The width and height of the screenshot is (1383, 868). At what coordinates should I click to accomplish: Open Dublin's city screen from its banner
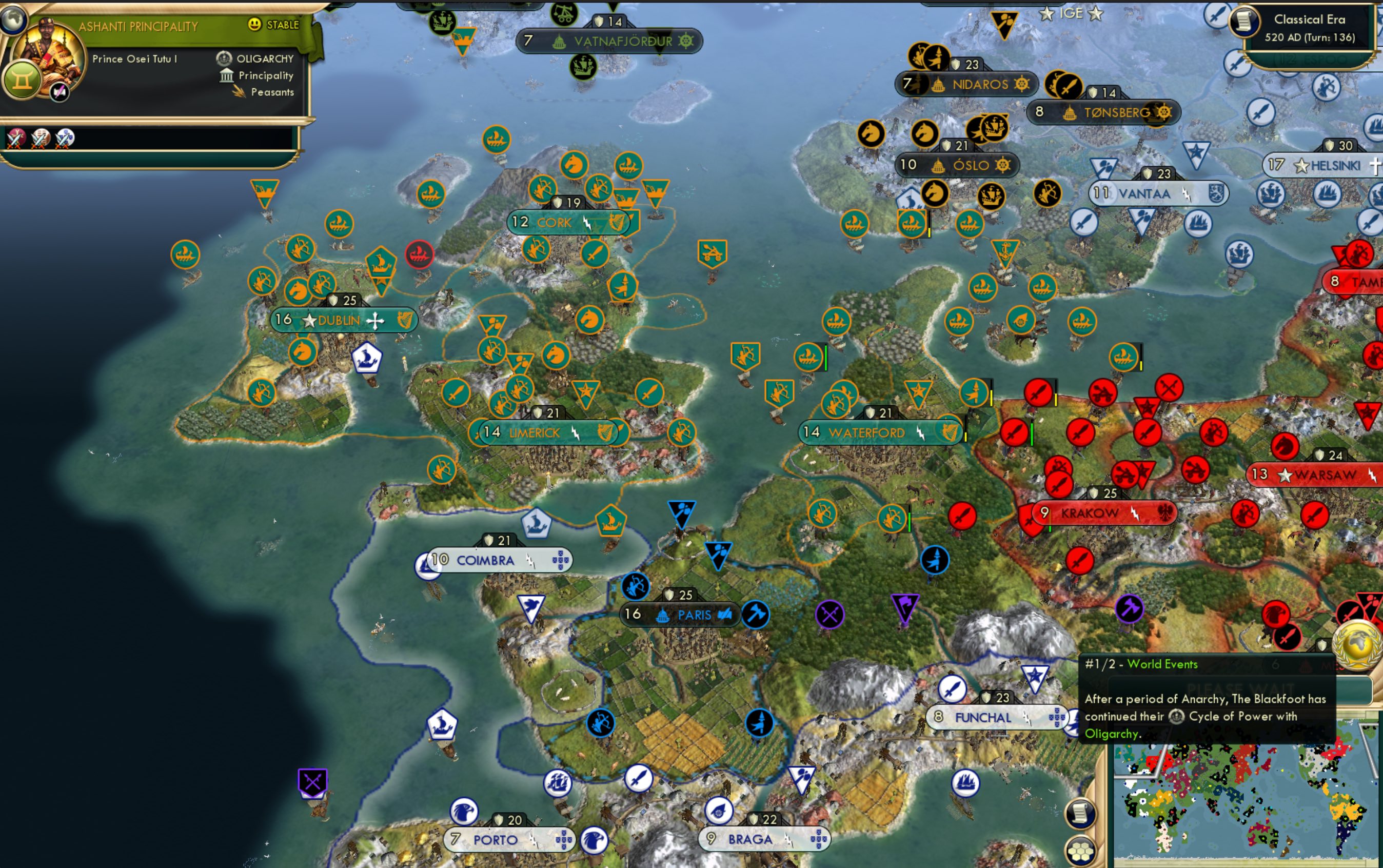coord(339,321)
